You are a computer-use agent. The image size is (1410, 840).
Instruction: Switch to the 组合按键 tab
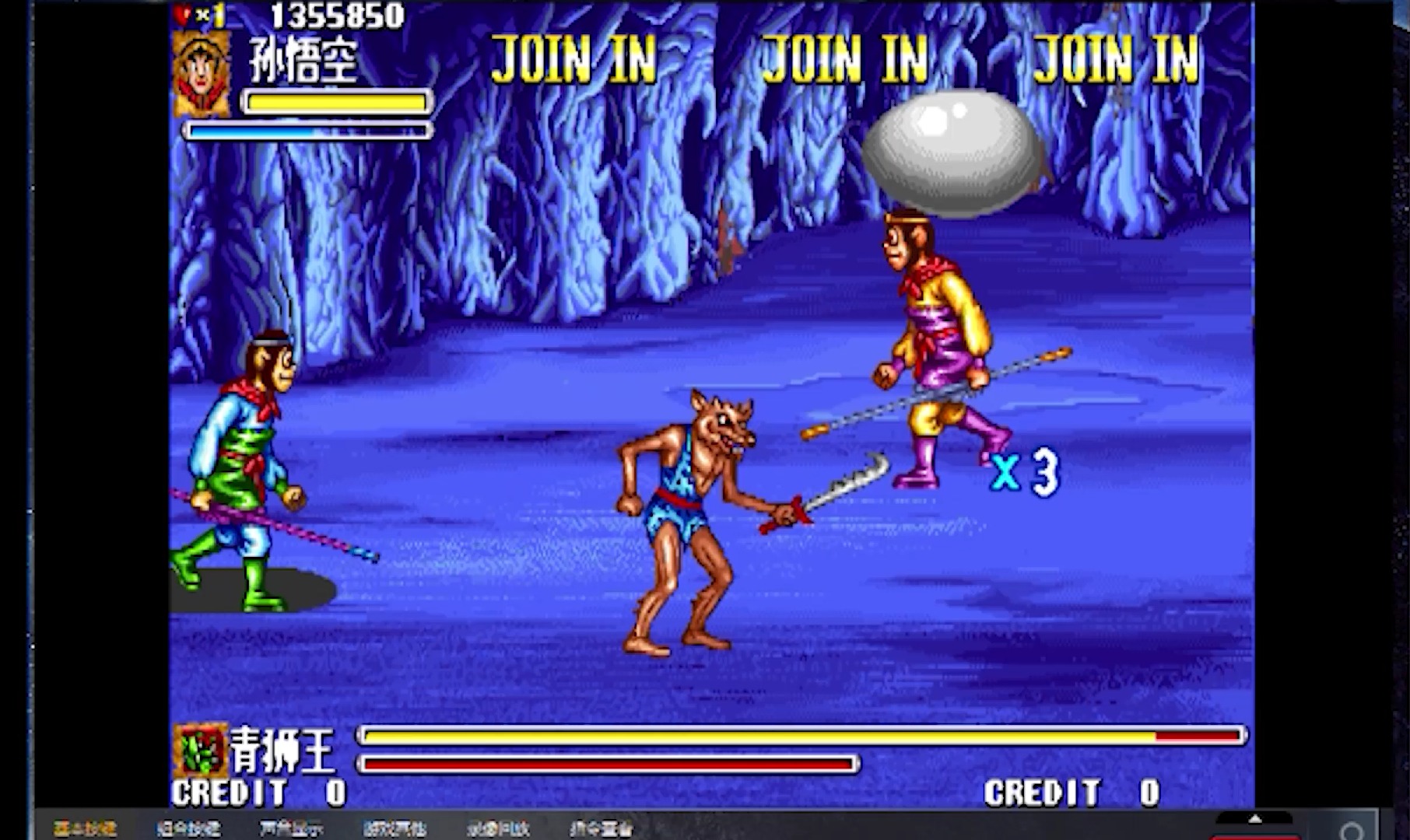tap(188, 829)
